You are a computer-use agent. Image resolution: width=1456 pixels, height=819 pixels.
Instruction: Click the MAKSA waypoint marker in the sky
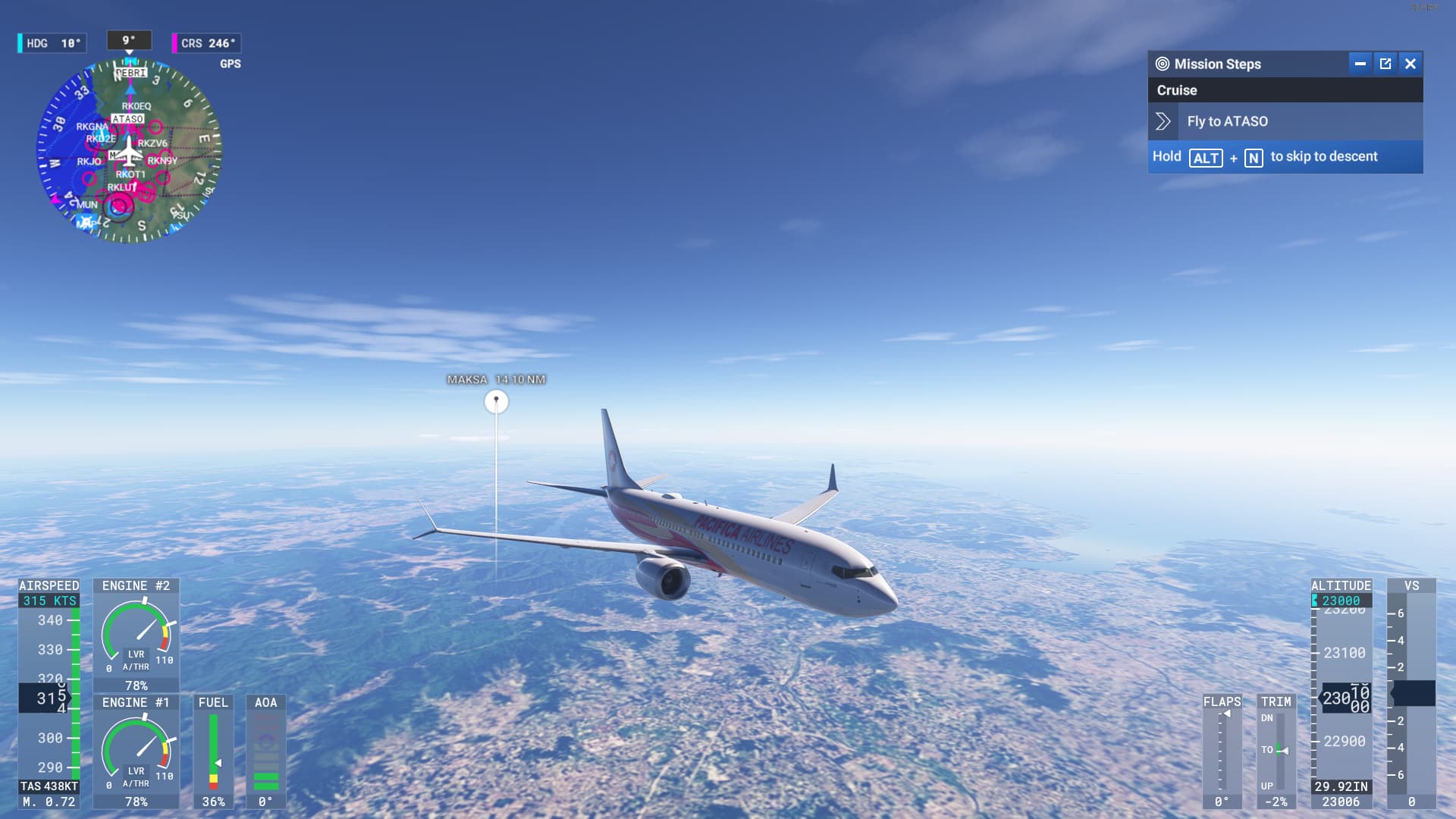tap(496, 400)
